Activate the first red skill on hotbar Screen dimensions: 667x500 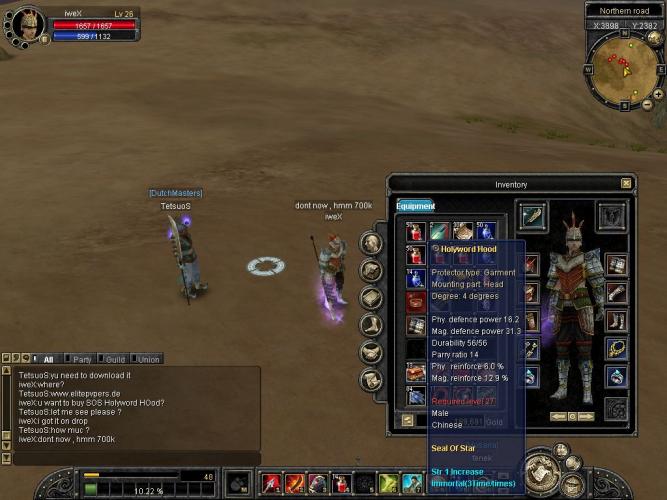click(x=271, y=484)
